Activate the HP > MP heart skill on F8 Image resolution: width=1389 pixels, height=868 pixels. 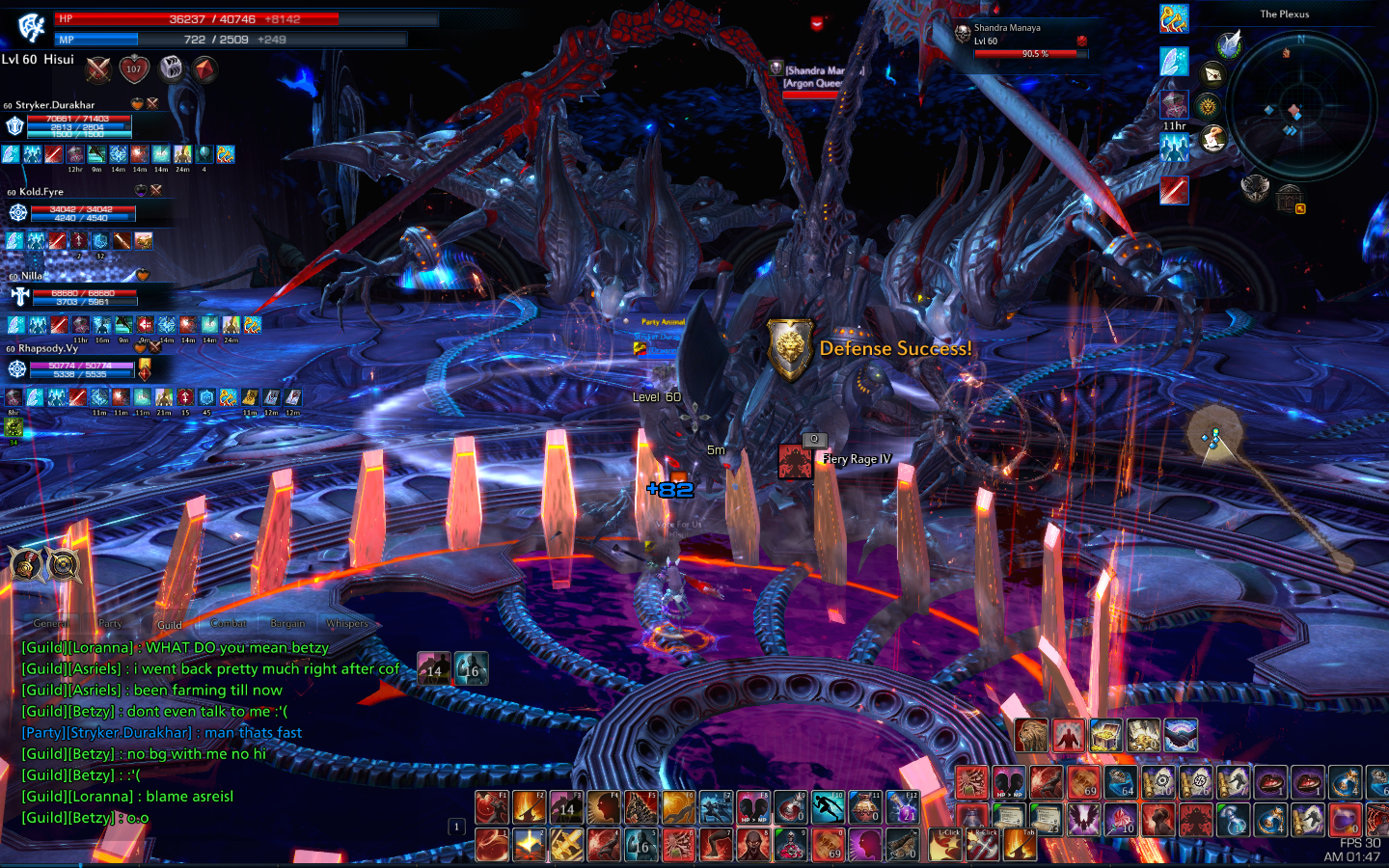pos(752,807)
